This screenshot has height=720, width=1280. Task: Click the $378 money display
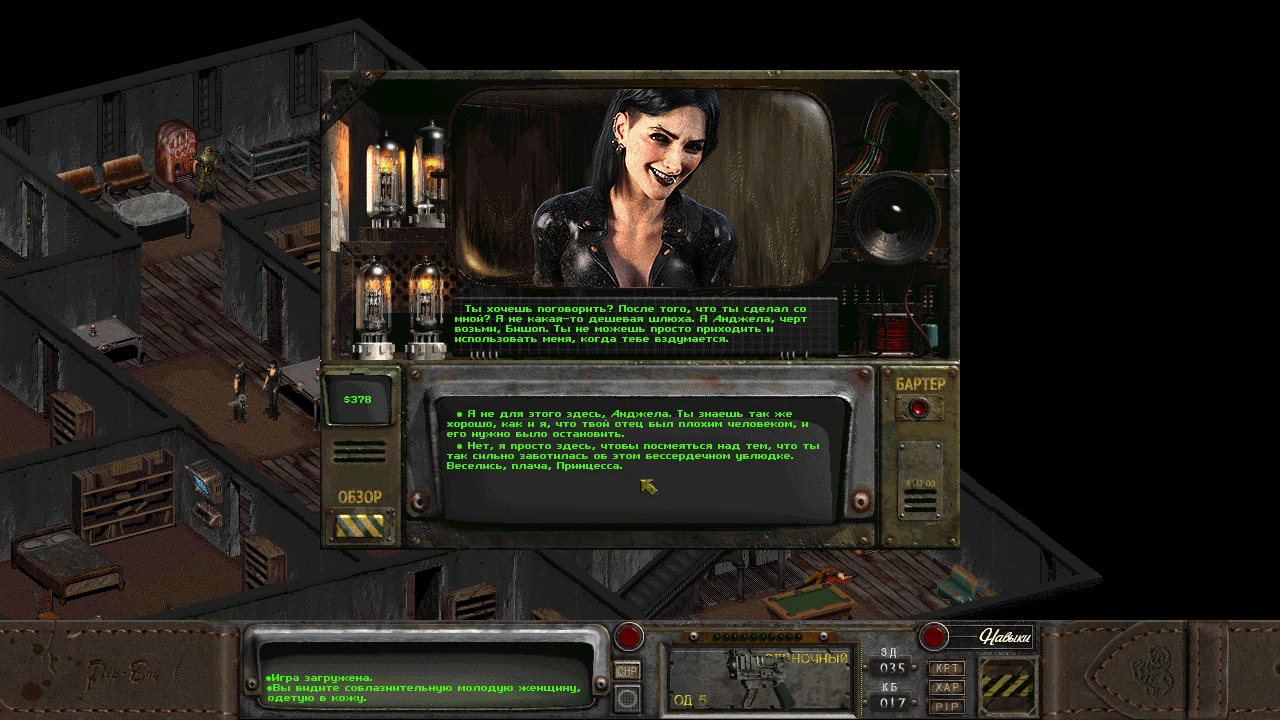(360, 397)
